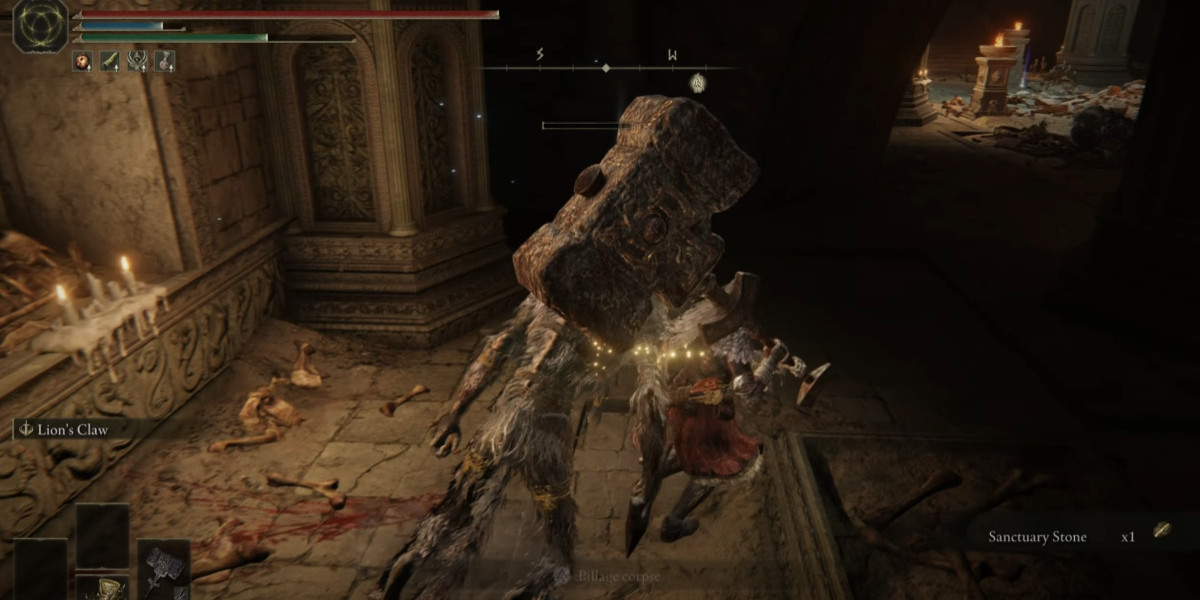Image resolution: width=1200 pixels, height=600 pixels.
Task: Select the flask buff icon
Action: 164,61
